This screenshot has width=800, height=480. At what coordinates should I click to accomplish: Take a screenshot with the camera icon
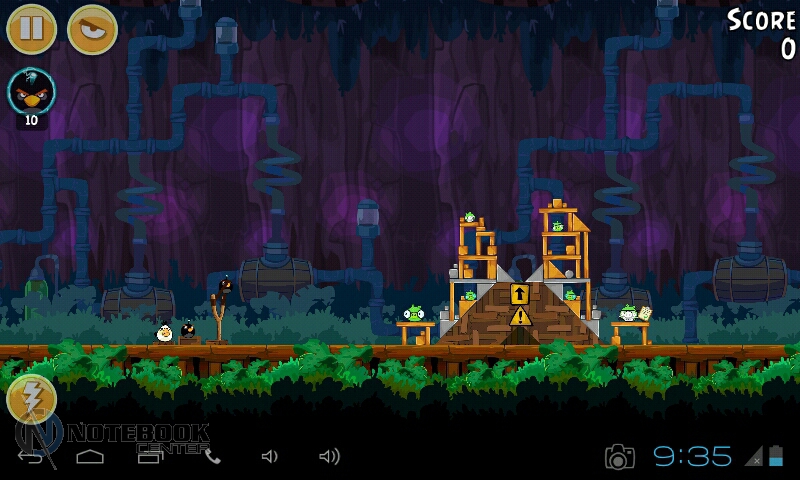point(620,457)
